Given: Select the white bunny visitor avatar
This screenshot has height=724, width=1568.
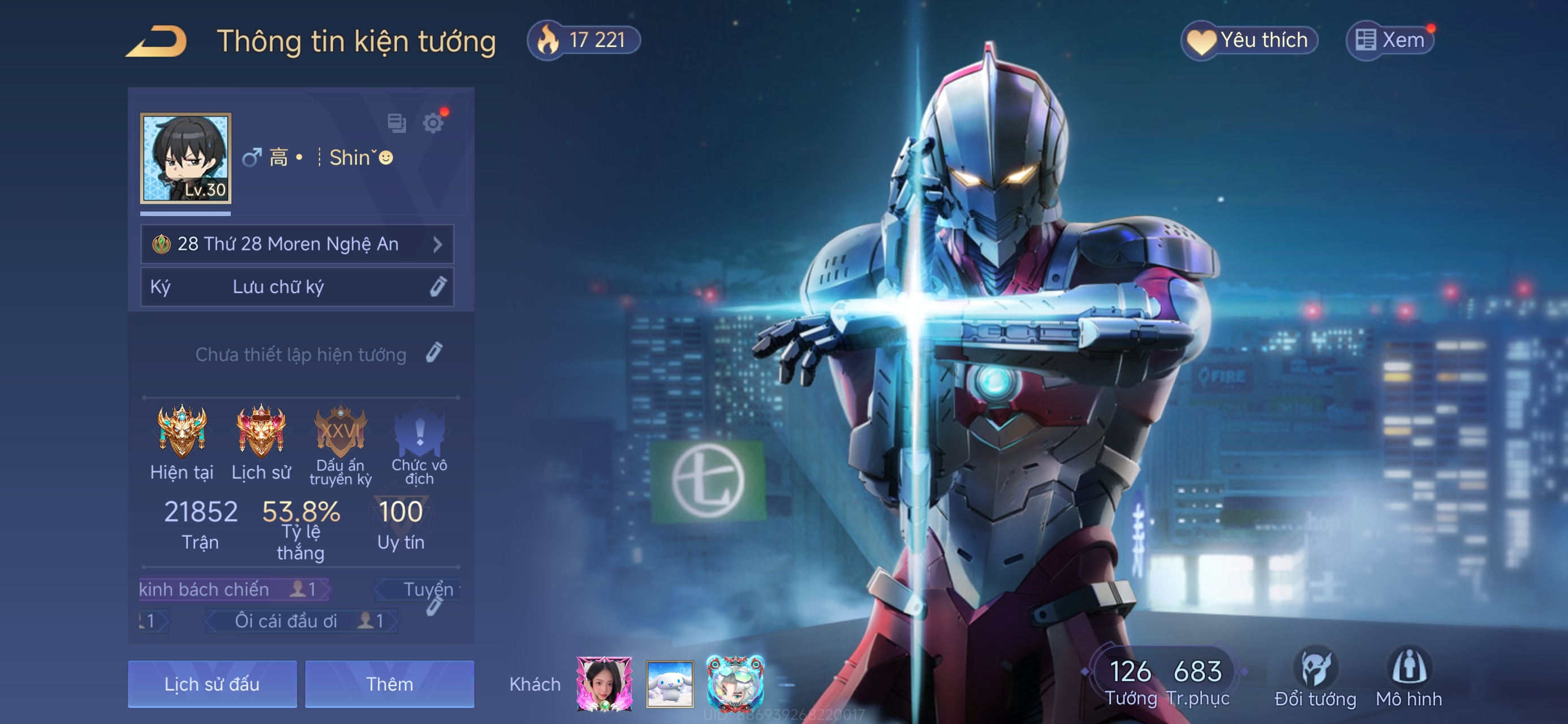Looking at the screenshot, I should (670, 684).
